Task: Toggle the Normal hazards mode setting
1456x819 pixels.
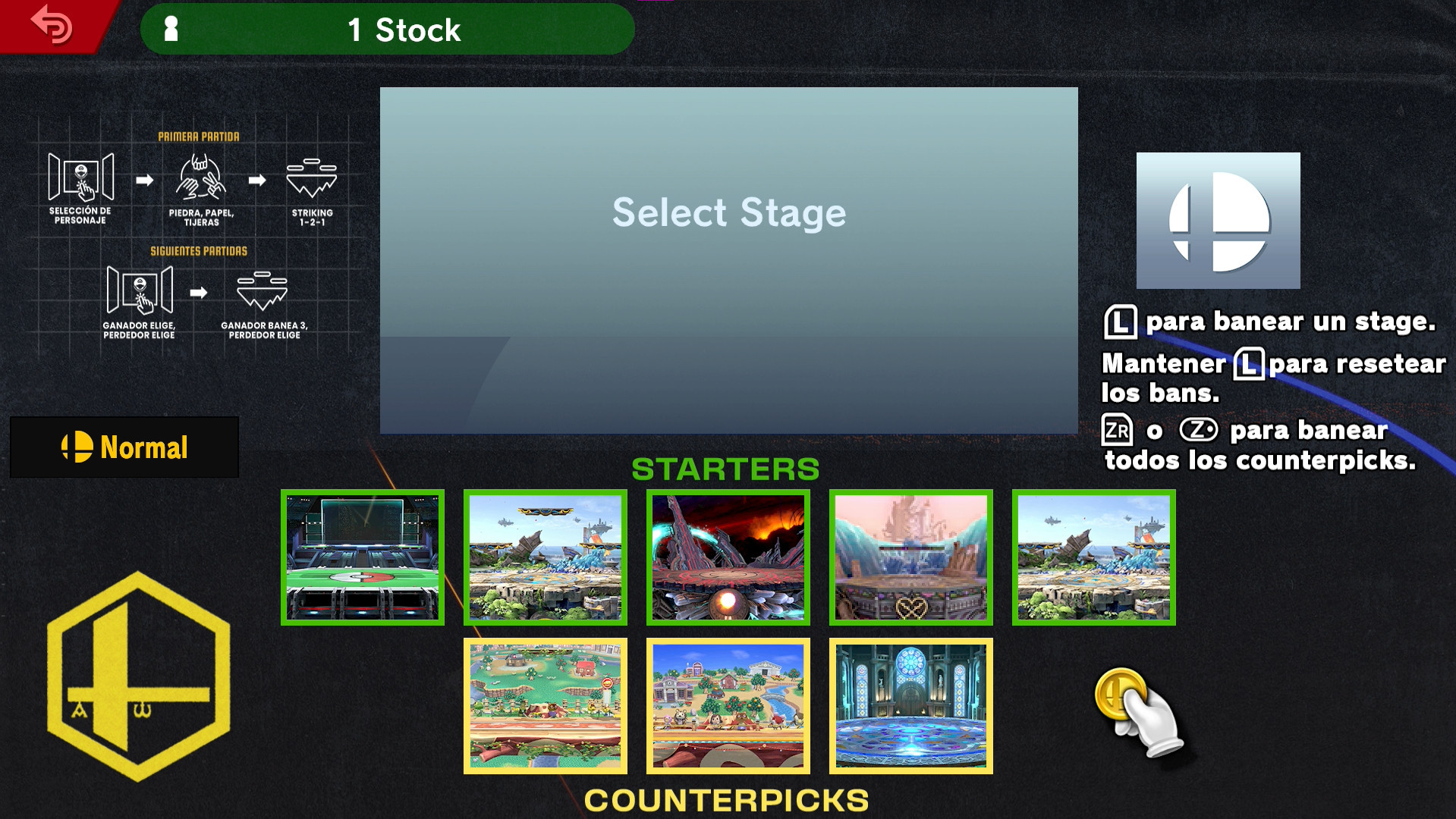Action: point(124,447)
